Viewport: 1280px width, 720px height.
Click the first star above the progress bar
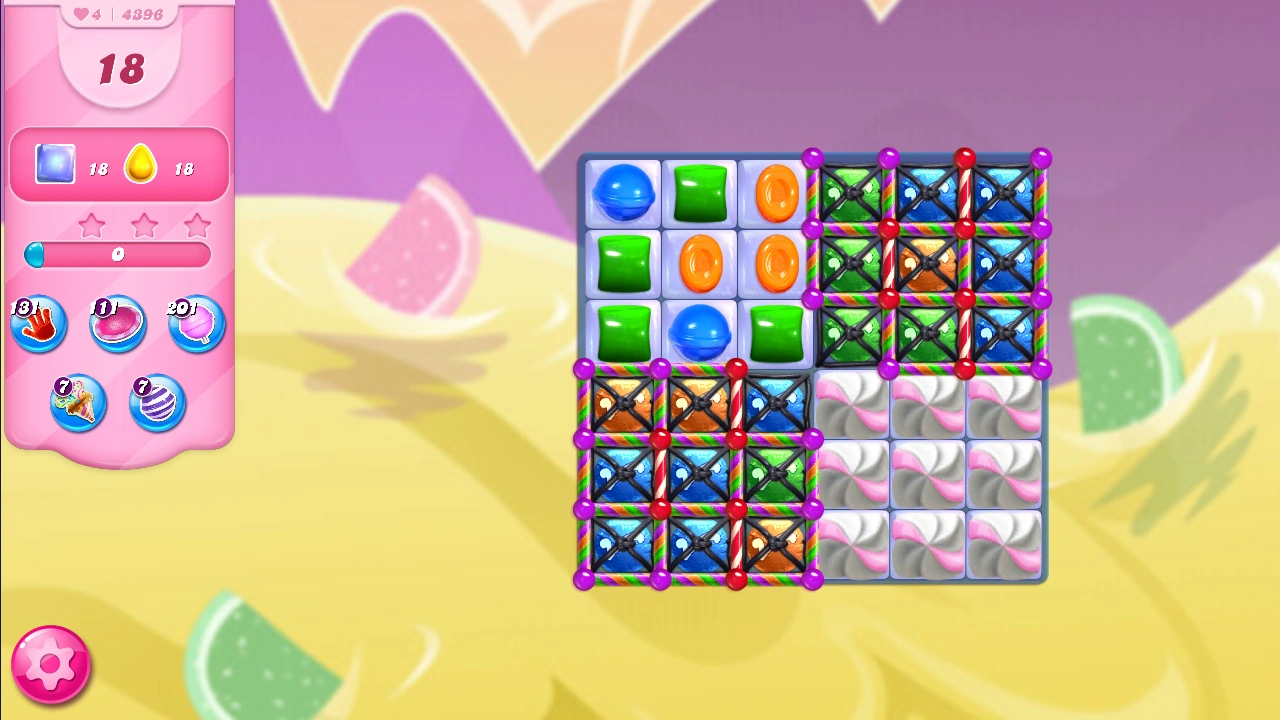pyautogui.click(x=91, y=225)
